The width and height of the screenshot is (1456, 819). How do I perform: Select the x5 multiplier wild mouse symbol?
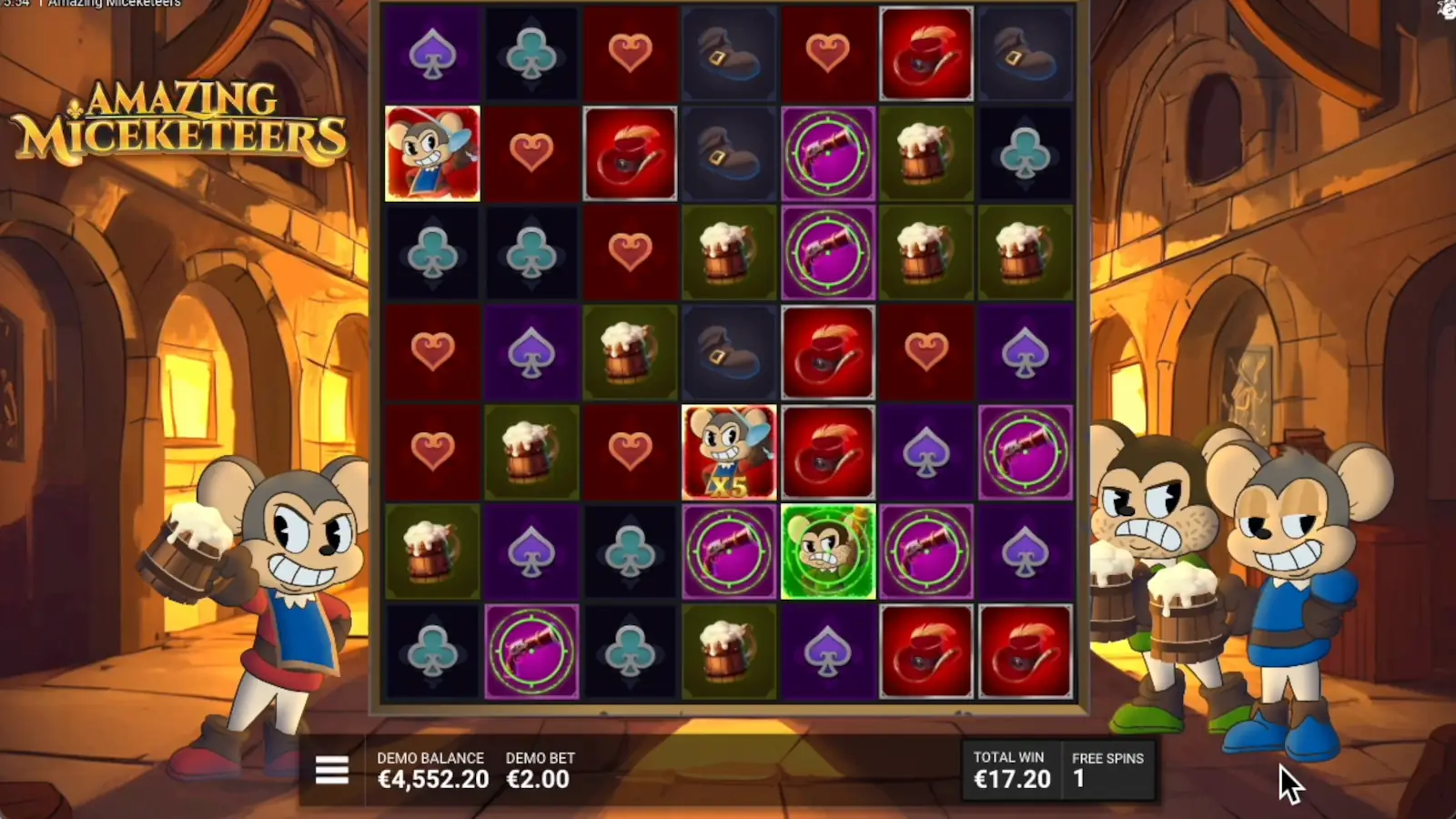tap(729, 452)
